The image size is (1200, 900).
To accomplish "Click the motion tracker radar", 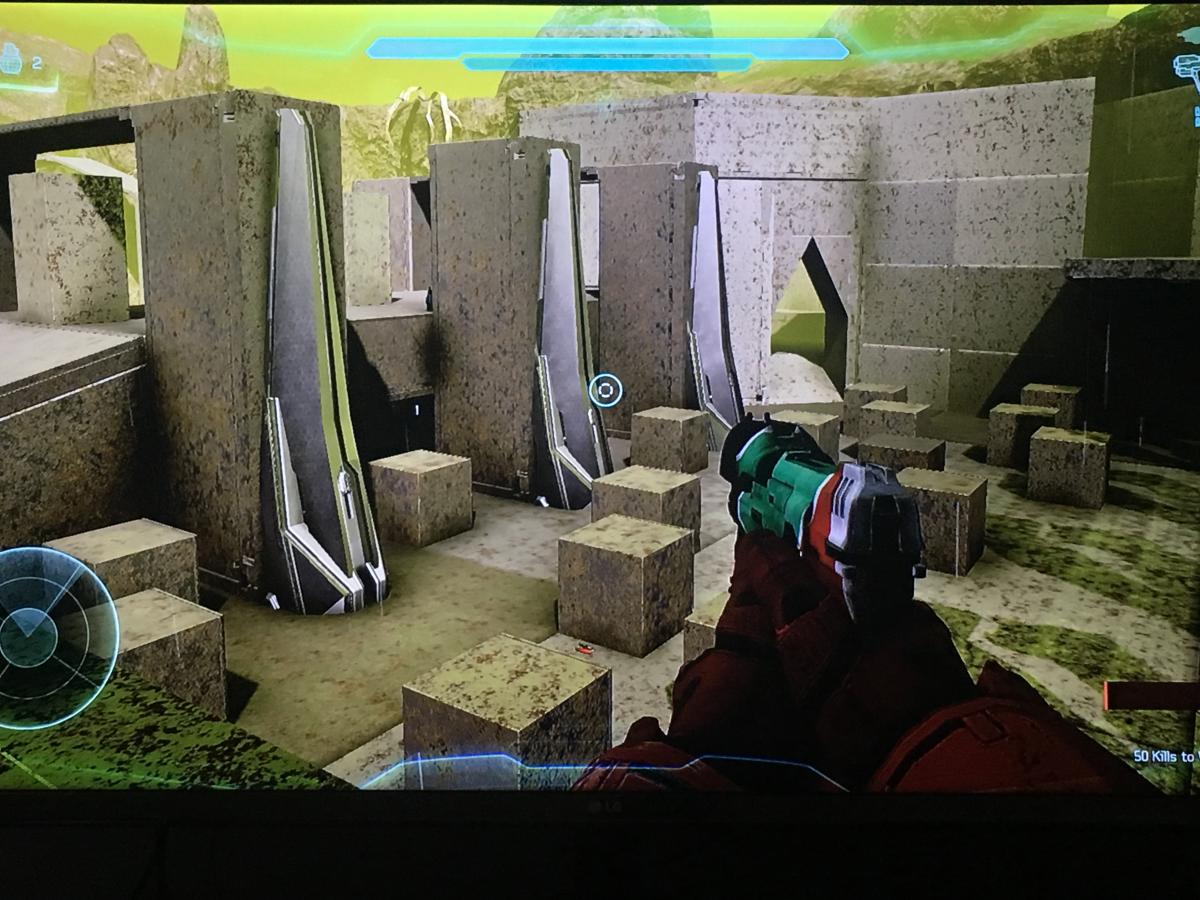I will tap(47, 637).
